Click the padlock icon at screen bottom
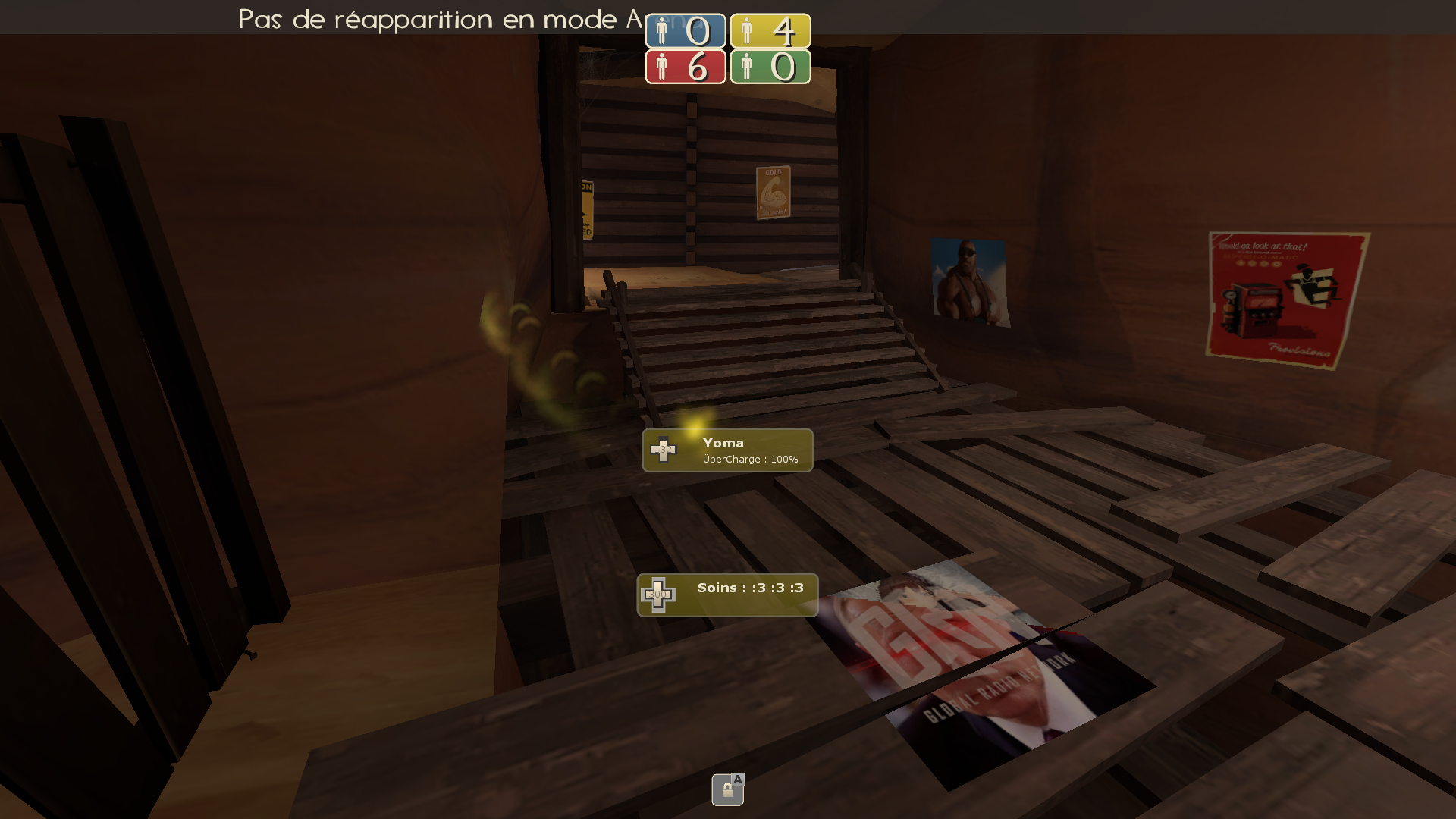Screen dimensions: 1456x819 click(x=727, y=791)
